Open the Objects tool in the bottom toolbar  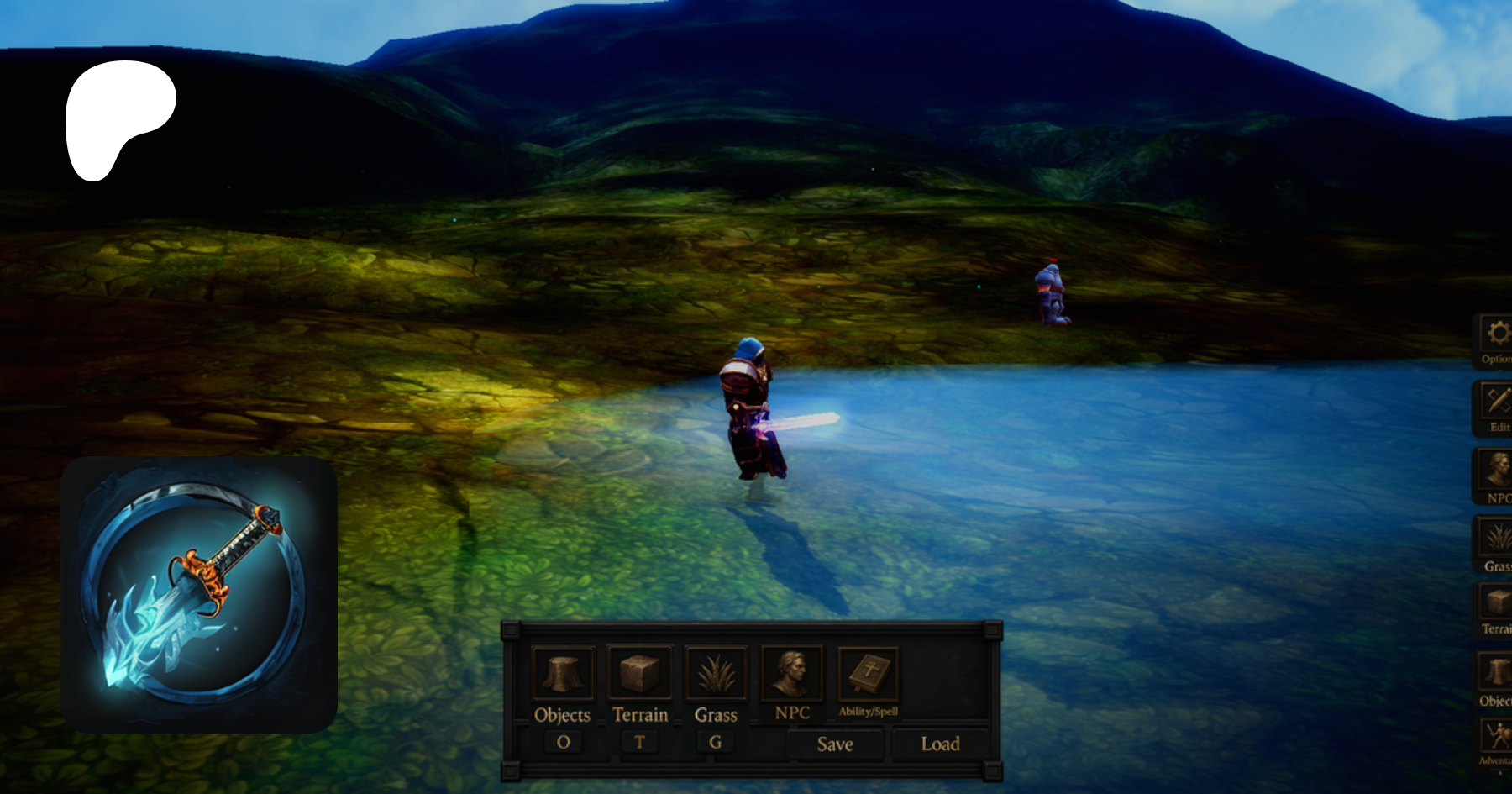563,674
